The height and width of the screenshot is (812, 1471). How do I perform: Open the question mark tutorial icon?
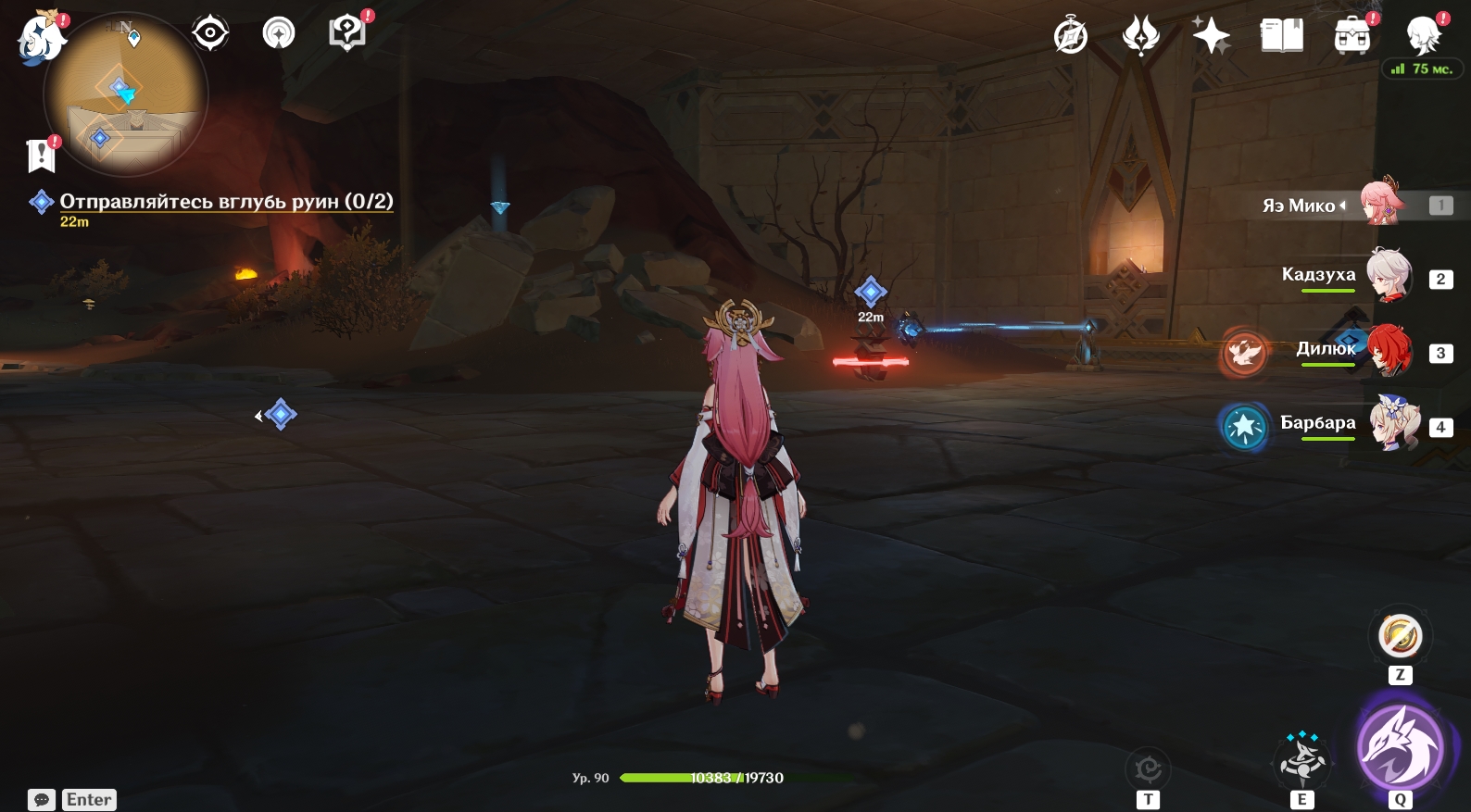coord(347,34)
